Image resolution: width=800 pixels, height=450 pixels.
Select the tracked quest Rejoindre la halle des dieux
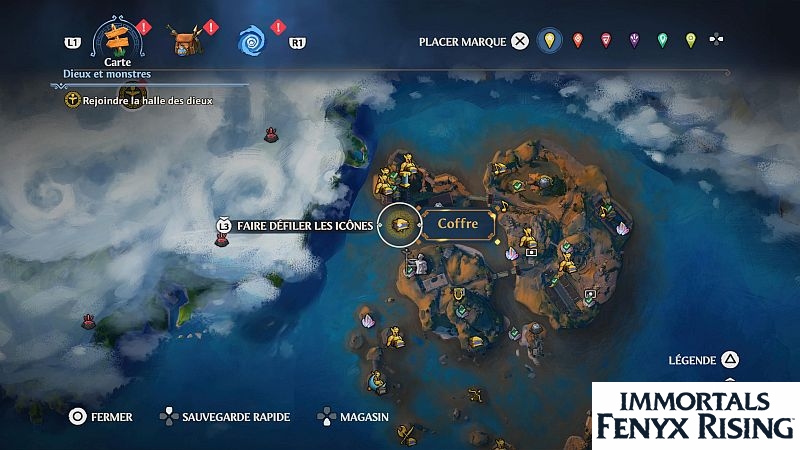(x=138, y=100)
